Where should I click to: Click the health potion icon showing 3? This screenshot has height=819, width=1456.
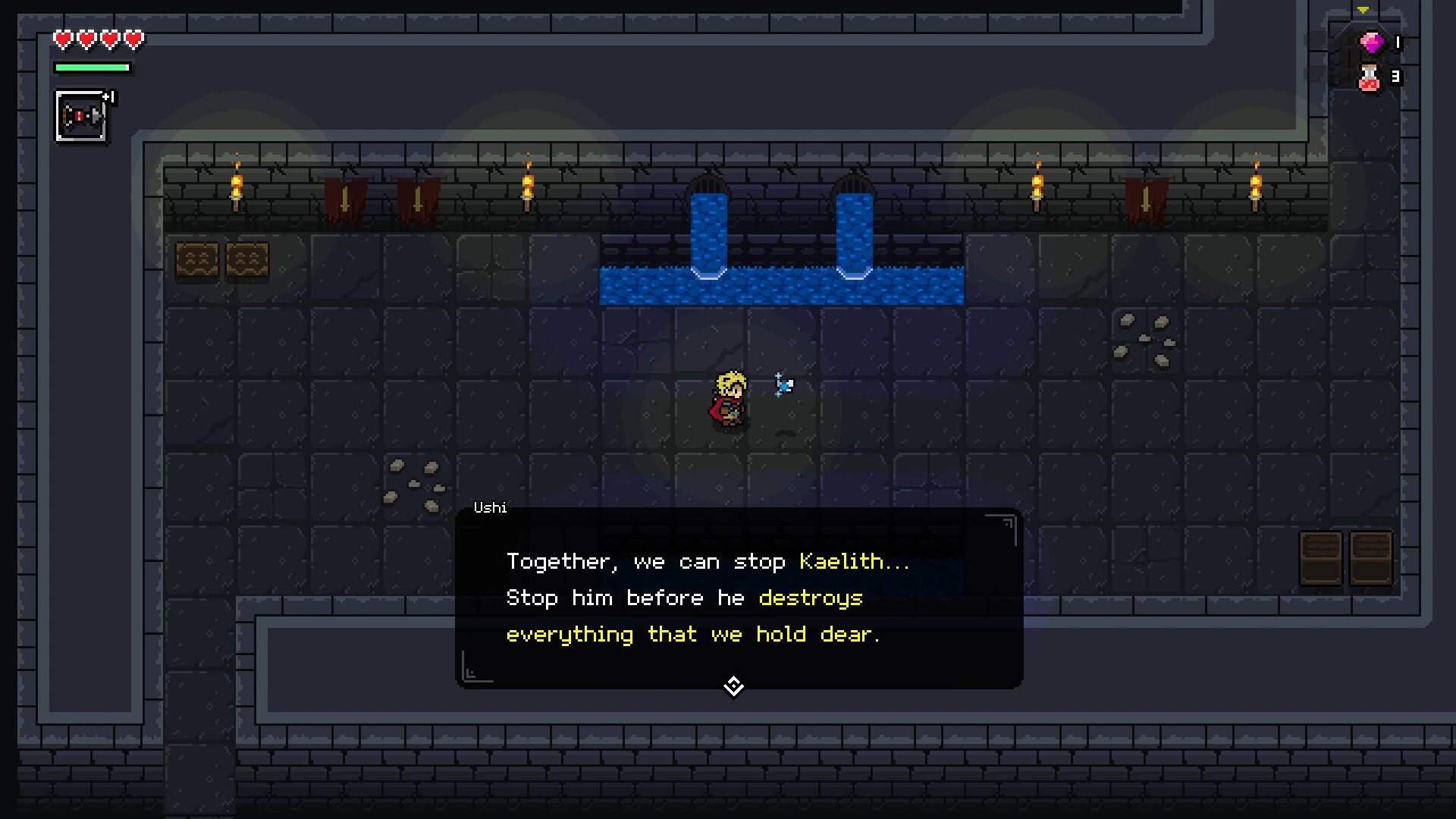[1371, 77]
